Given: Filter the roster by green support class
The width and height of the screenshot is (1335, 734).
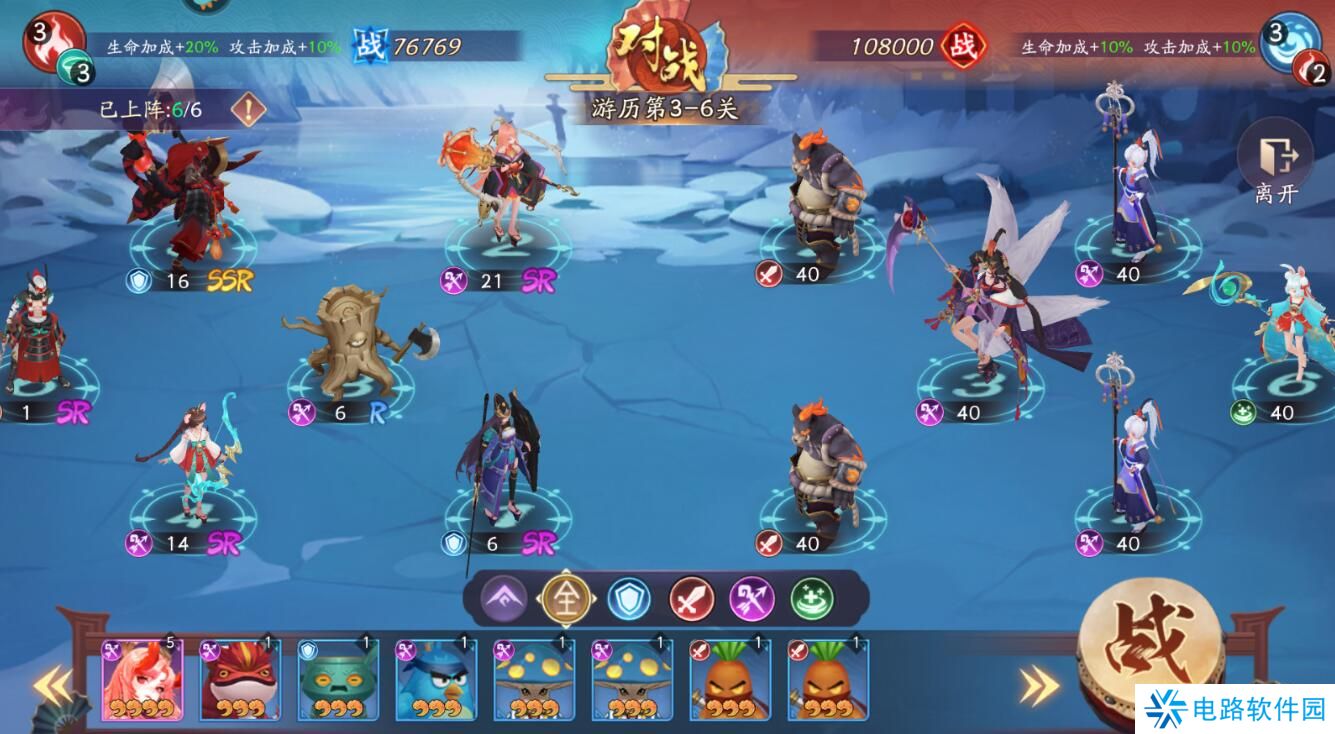Looking at the screenshot, I should click(x=813, y=599).
